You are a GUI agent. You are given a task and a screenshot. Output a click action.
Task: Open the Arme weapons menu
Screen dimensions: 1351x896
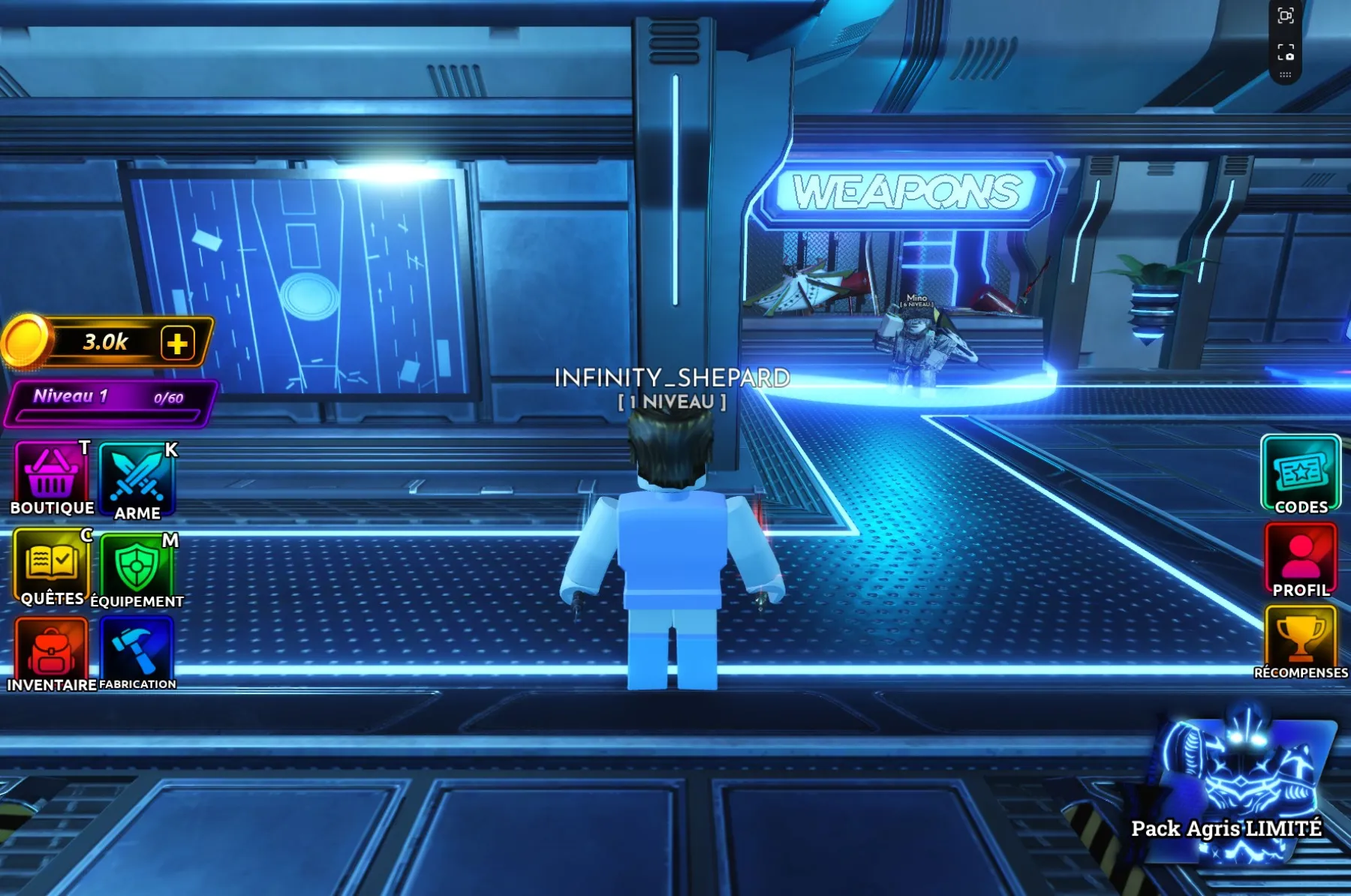tap(137, 480)
